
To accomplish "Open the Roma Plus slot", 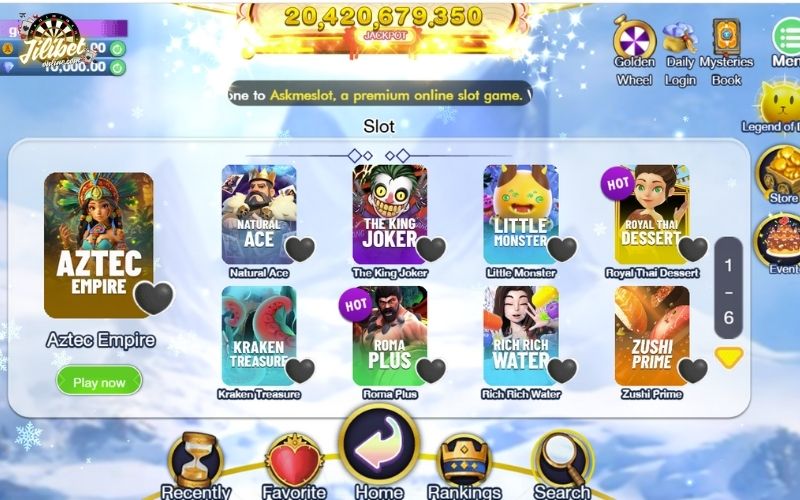I will point(389,335).
